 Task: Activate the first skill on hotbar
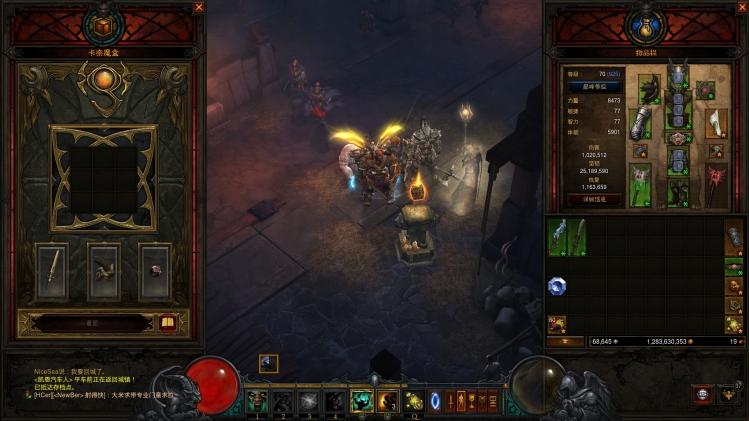coord(258,401)
